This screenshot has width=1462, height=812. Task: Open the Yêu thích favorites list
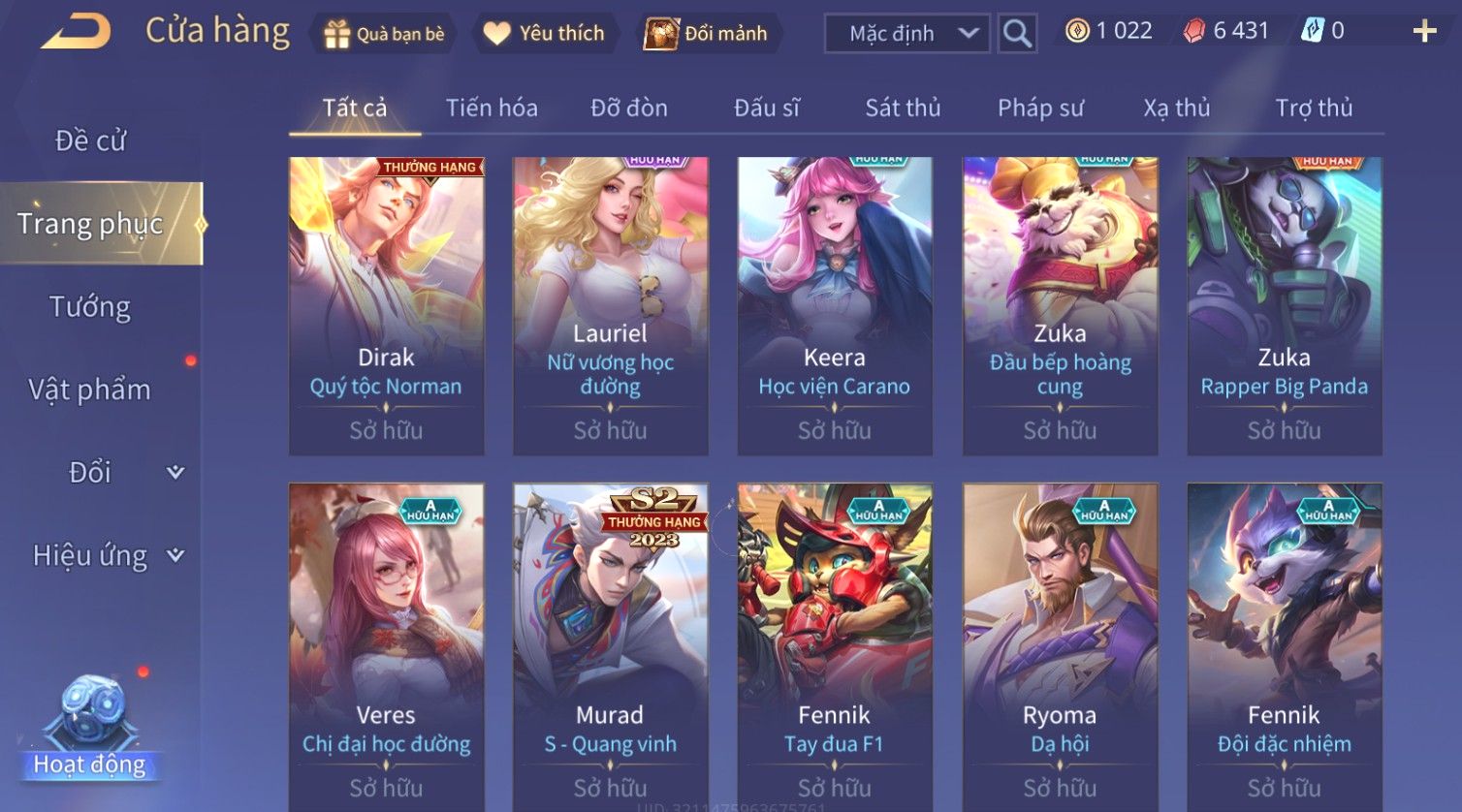544,34
